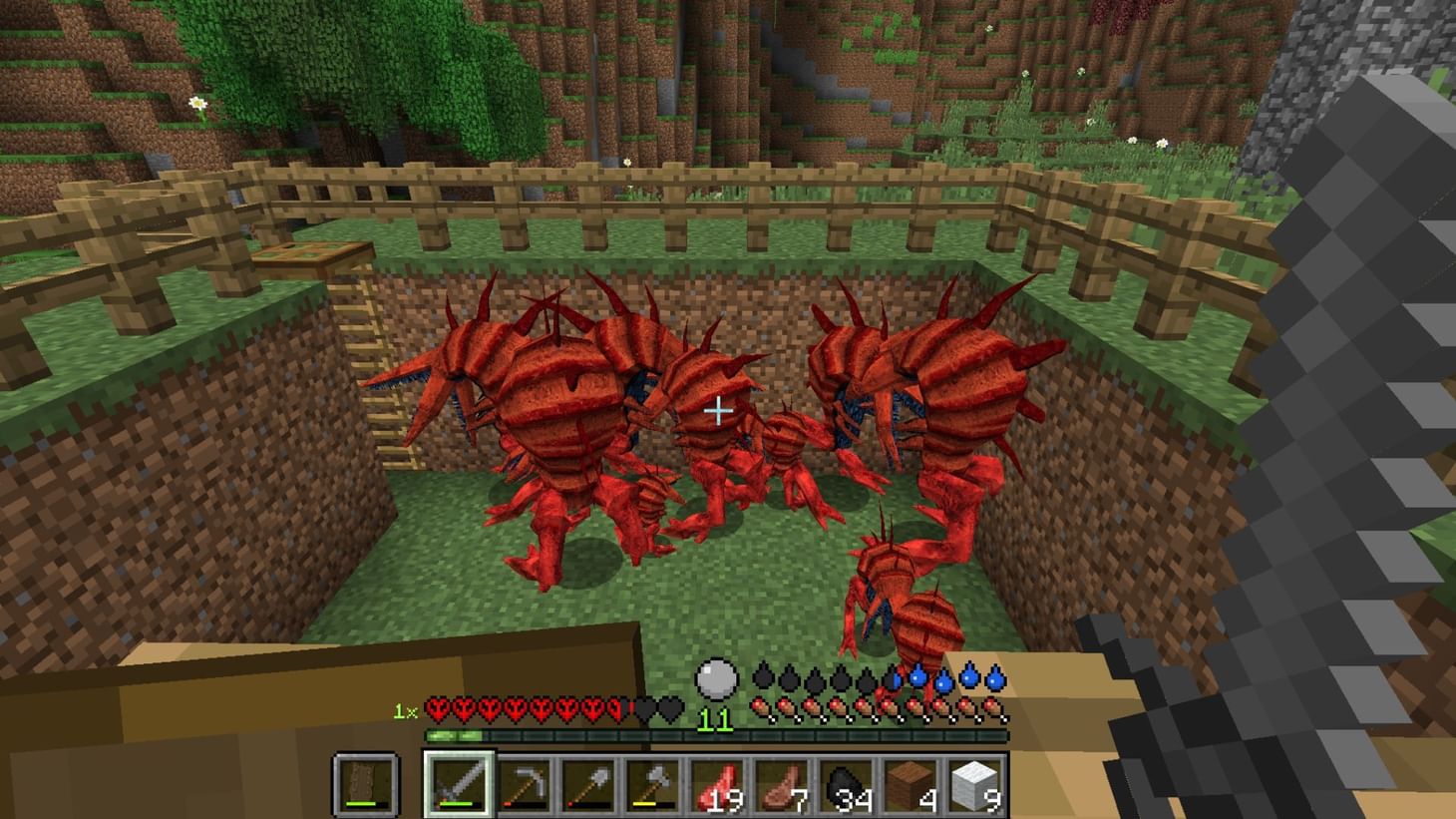The image size is (1456, 819).
Task: Click the leftmost red heart icon
Action: 436,707
